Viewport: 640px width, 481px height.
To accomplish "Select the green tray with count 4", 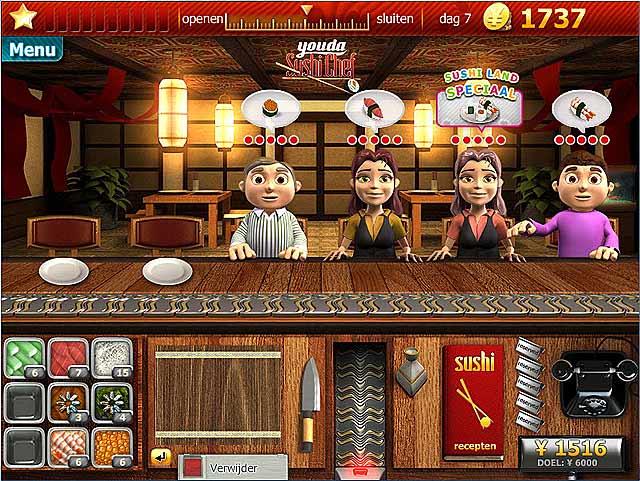I will (112, 403).
